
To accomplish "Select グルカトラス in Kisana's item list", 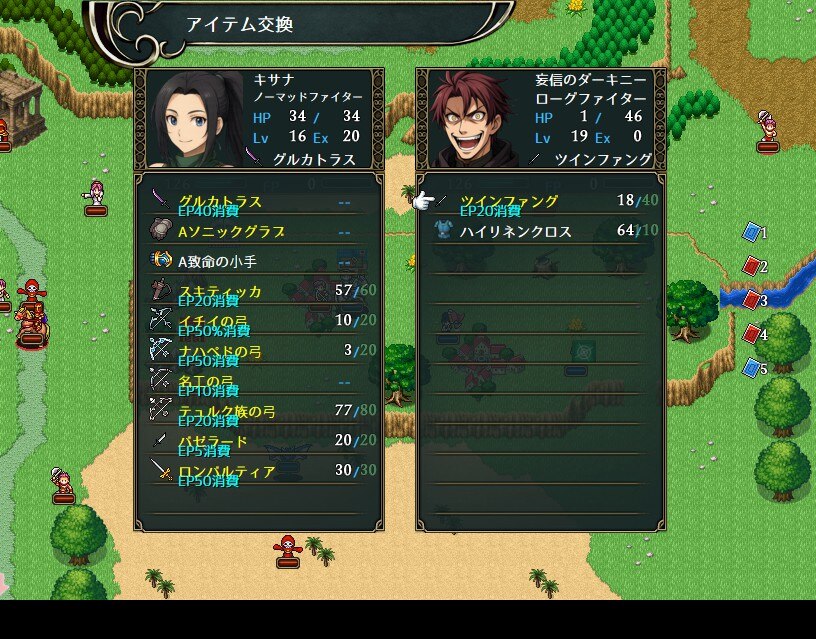I will [x=258, y=202].
